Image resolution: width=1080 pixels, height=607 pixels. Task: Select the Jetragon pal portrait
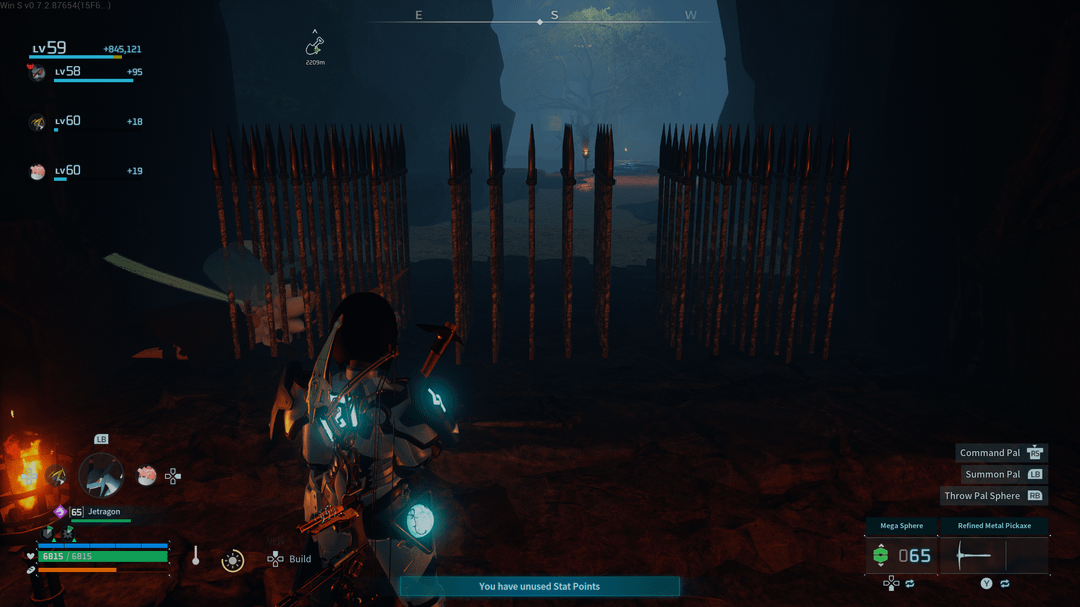click(101, 475)
